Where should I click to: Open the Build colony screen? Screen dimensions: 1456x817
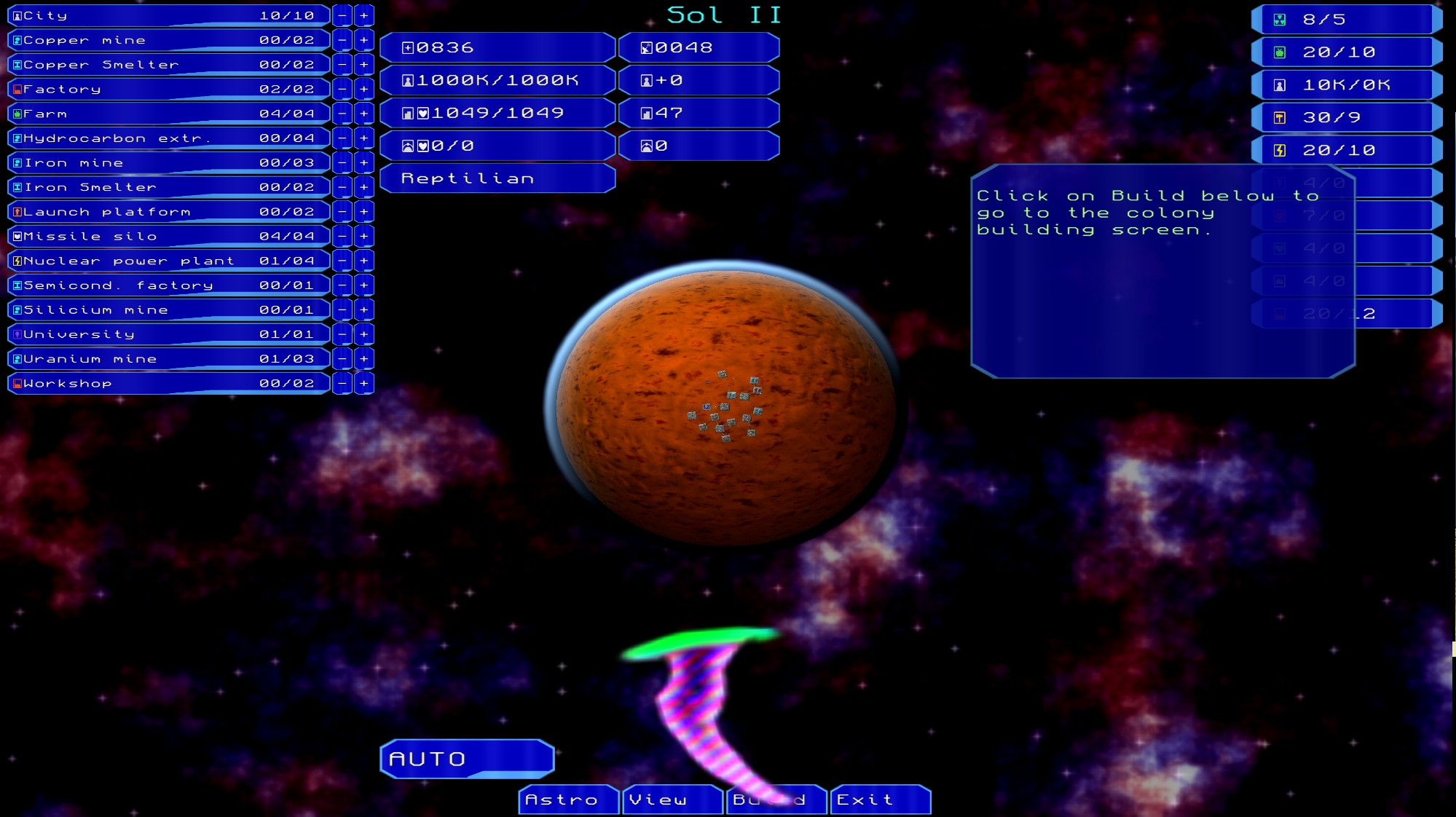click(775, 800)
